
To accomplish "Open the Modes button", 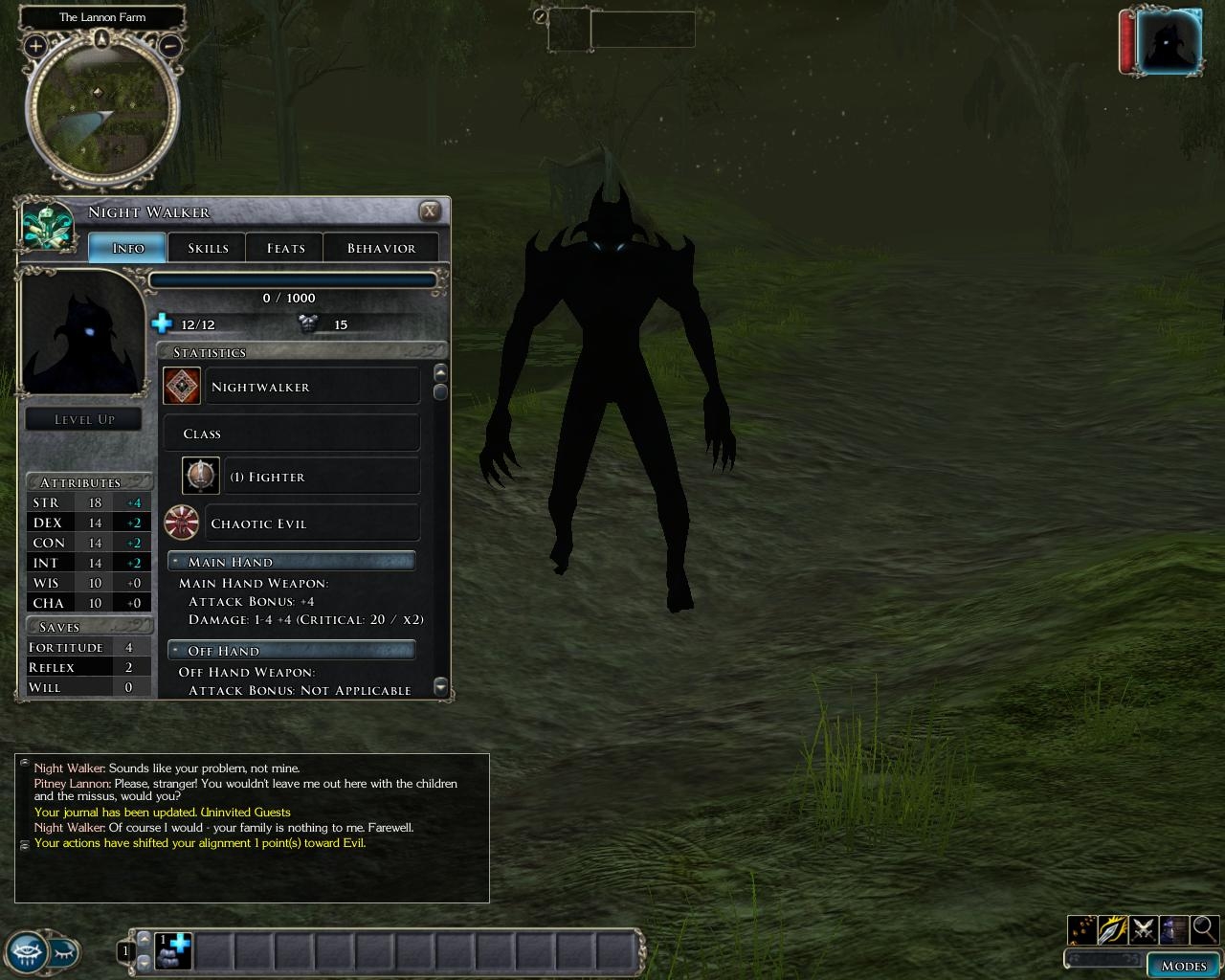I will (x=1183, y=965).
